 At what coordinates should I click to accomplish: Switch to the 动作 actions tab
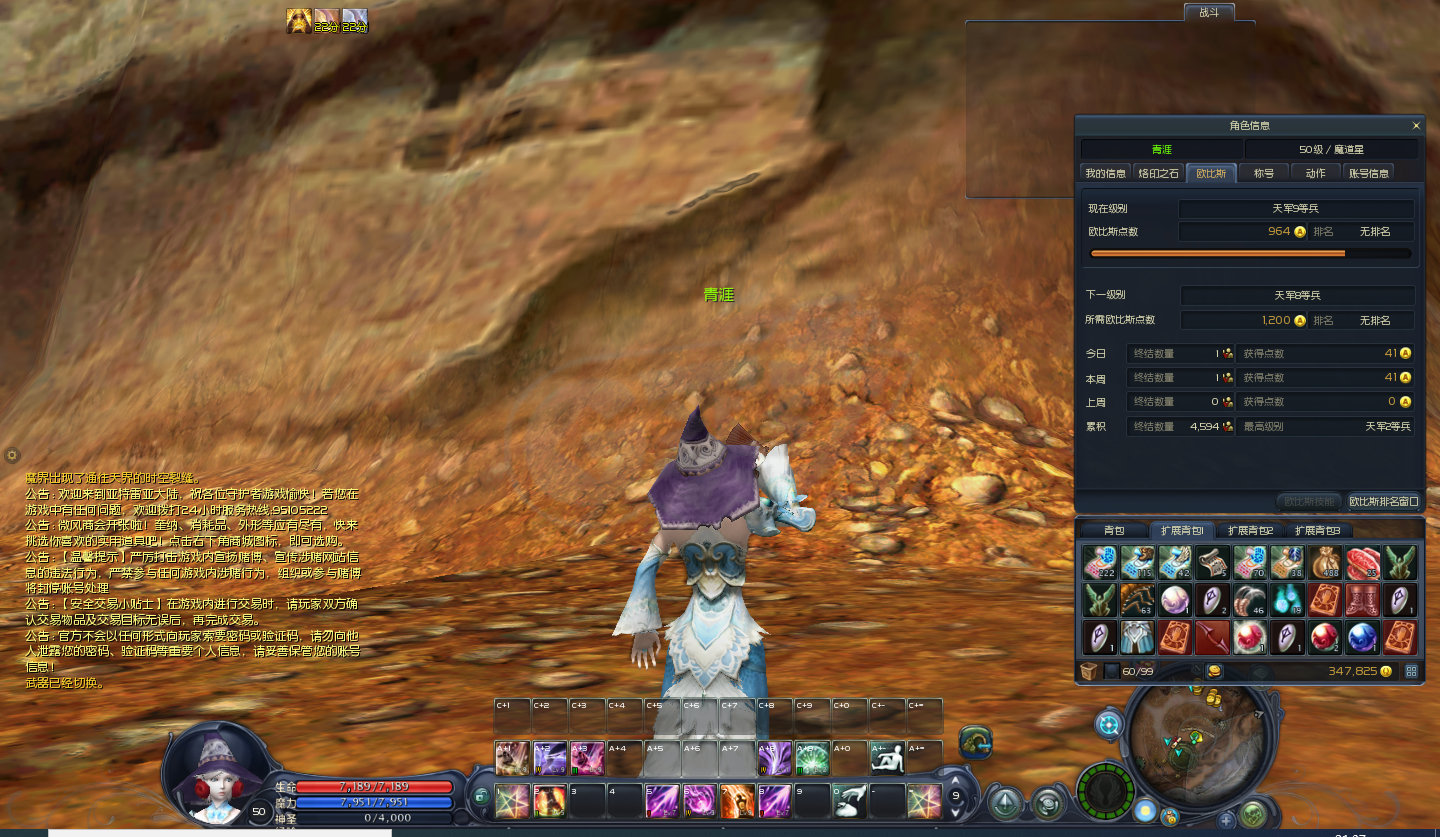(x=1316, y=173)
